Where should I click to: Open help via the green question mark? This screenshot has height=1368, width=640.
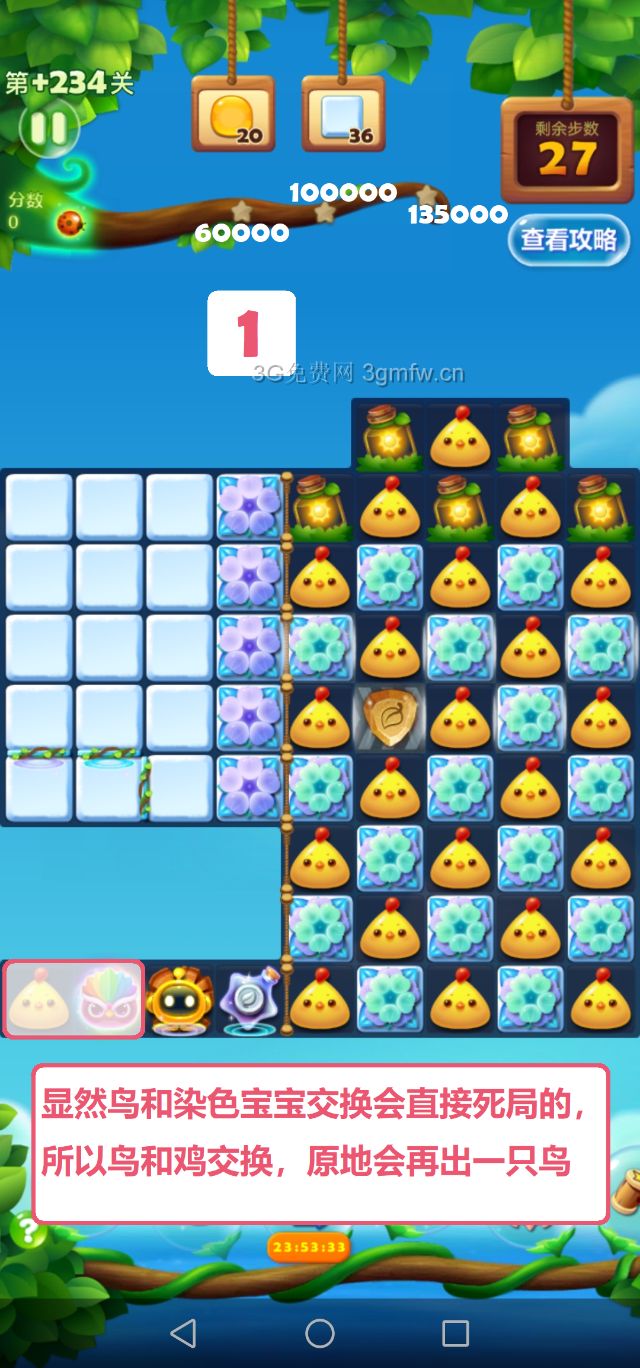tap(27, 1231)
